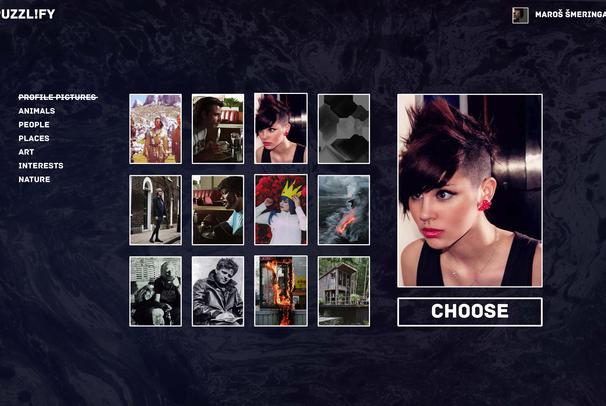Choose the burning phone booth thumbnail
Image resolution: width=606 pixels, height=406 pixels.
(x=280, y=291)
